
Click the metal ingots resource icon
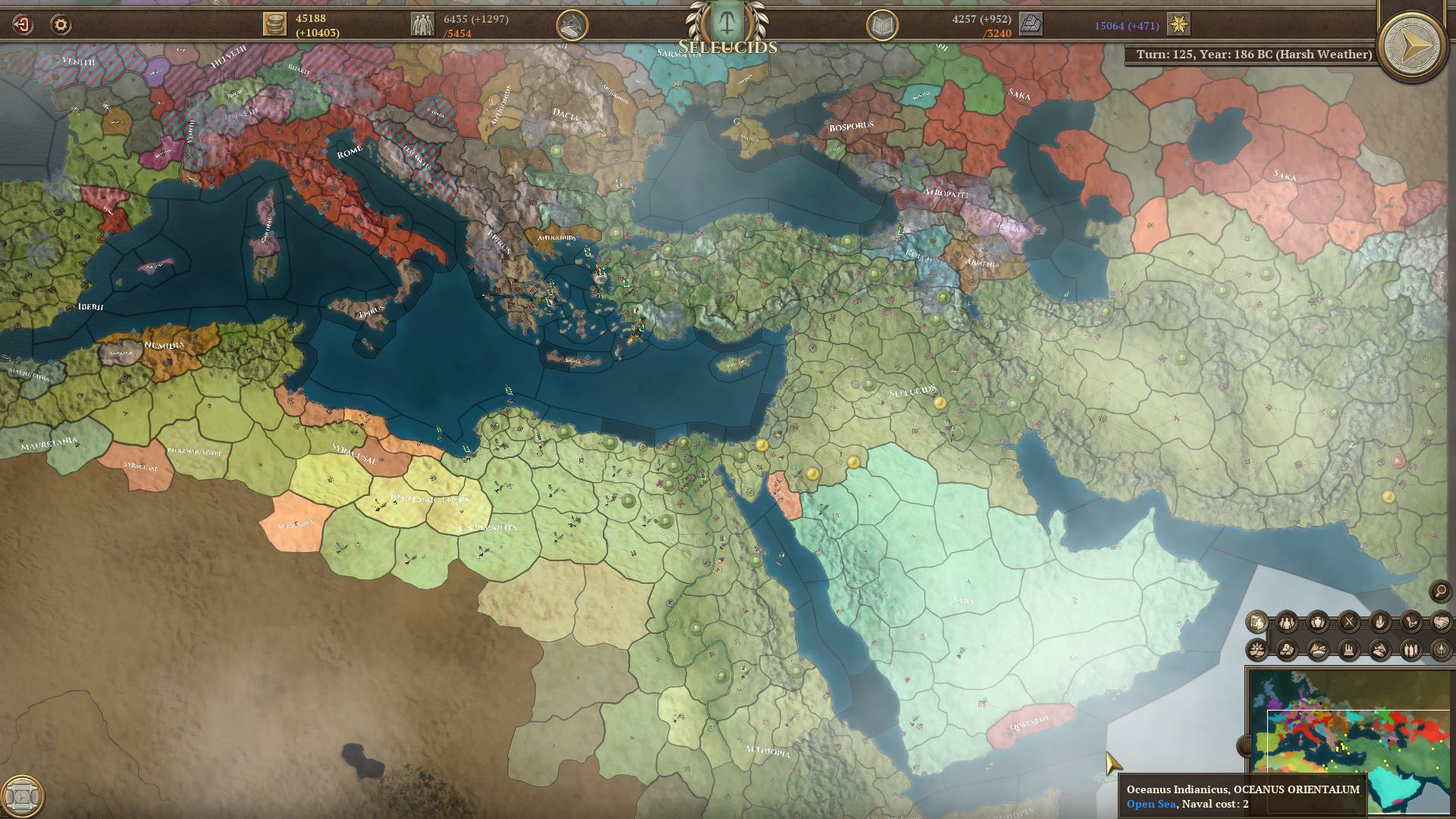1031,25
